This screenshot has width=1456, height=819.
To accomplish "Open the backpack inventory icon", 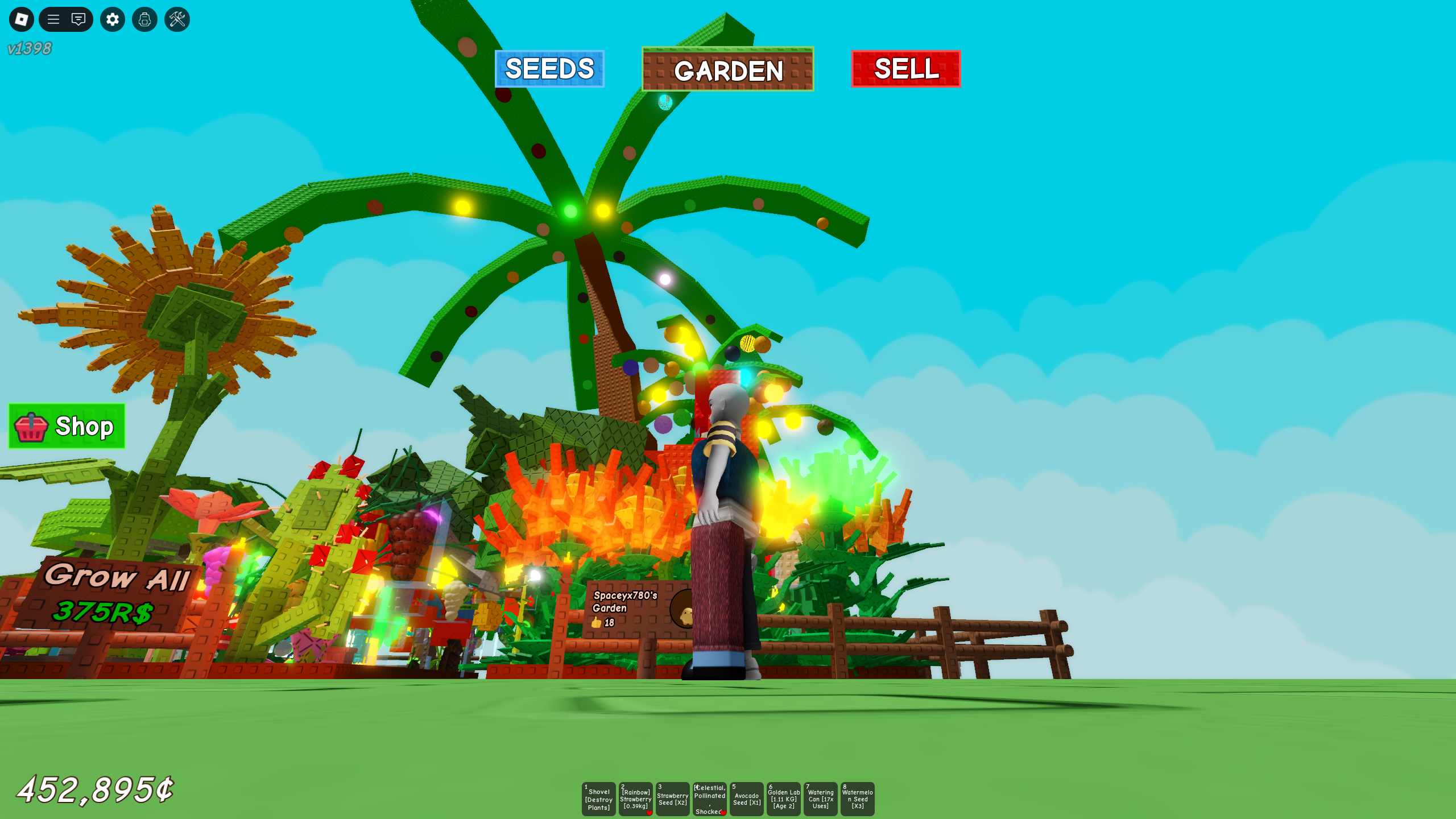I will click(x=144, y=19).
